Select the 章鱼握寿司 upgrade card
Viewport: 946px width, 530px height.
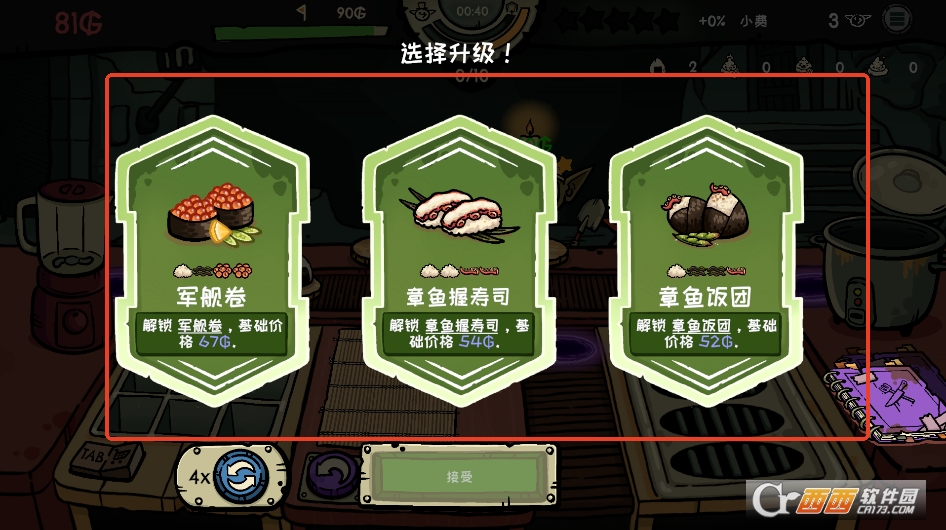458,255
